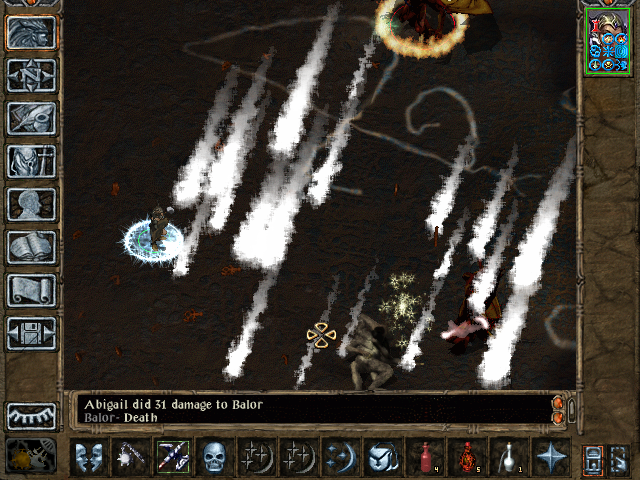This screenshot has width=640, height=480.
Task: Click the closed-eye rest button
Action: click(30, 416)
